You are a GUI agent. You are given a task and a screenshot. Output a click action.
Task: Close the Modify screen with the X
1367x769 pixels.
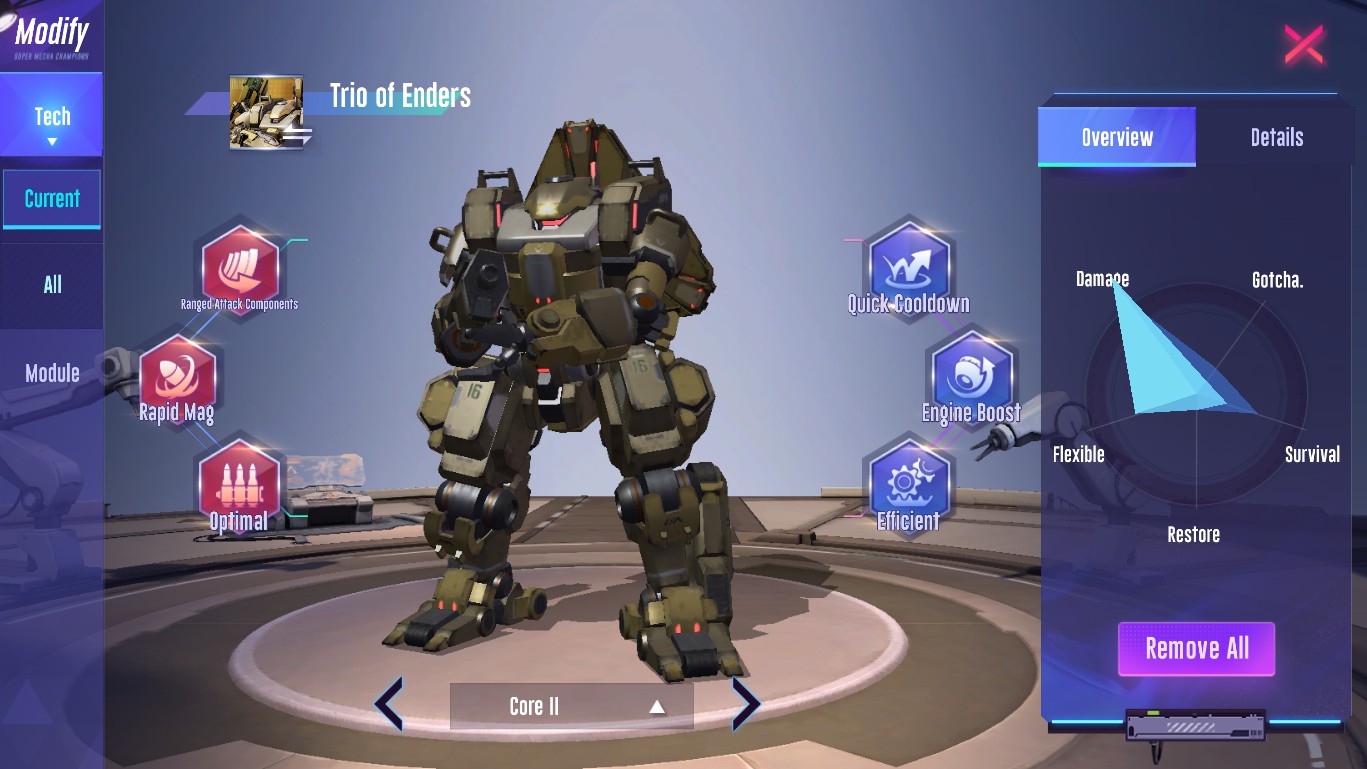coord(1304,45)
